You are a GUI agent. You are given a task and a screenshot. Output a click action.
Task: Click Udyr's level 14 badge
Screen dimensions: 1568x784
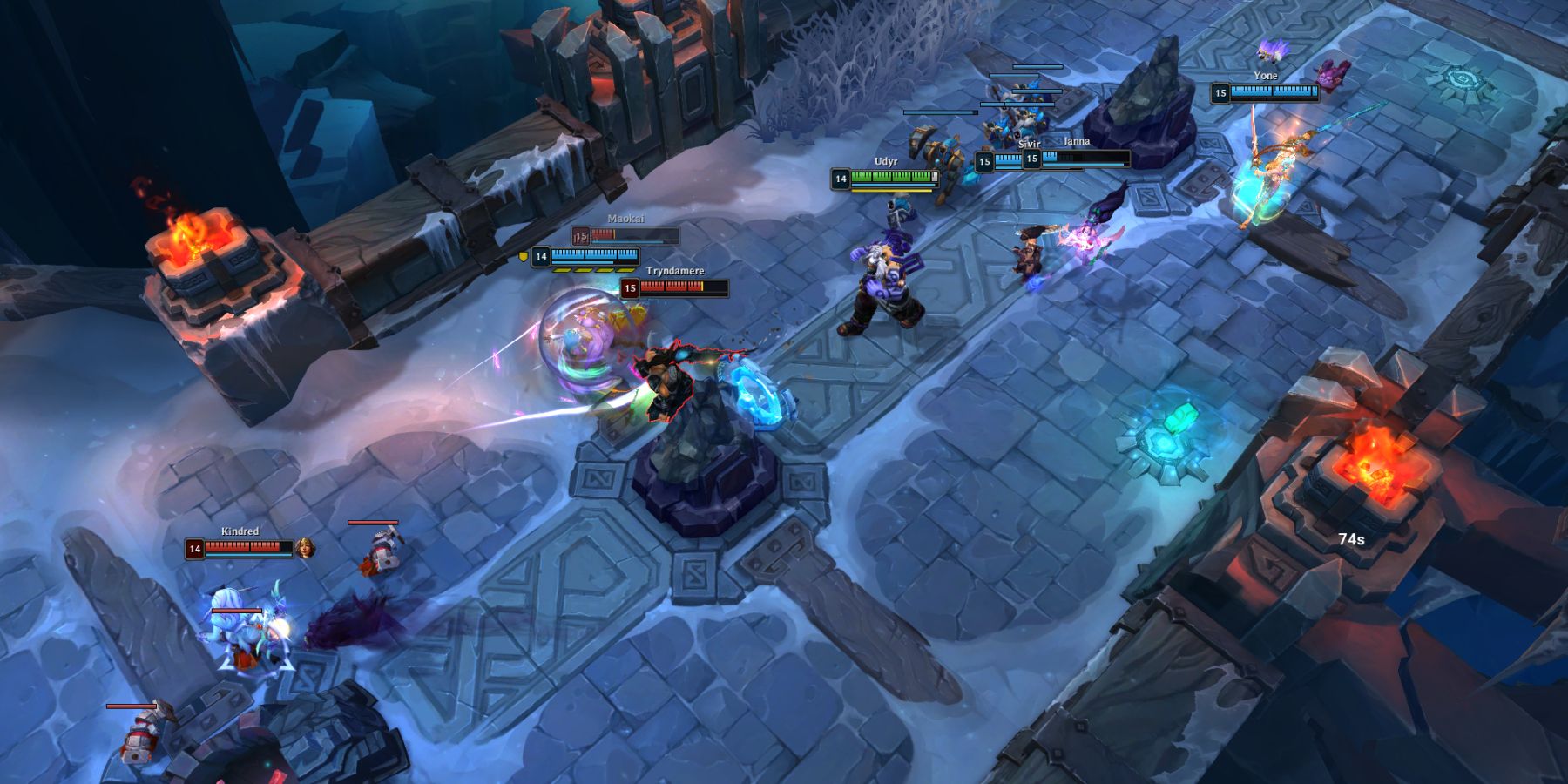coord(841,179)
